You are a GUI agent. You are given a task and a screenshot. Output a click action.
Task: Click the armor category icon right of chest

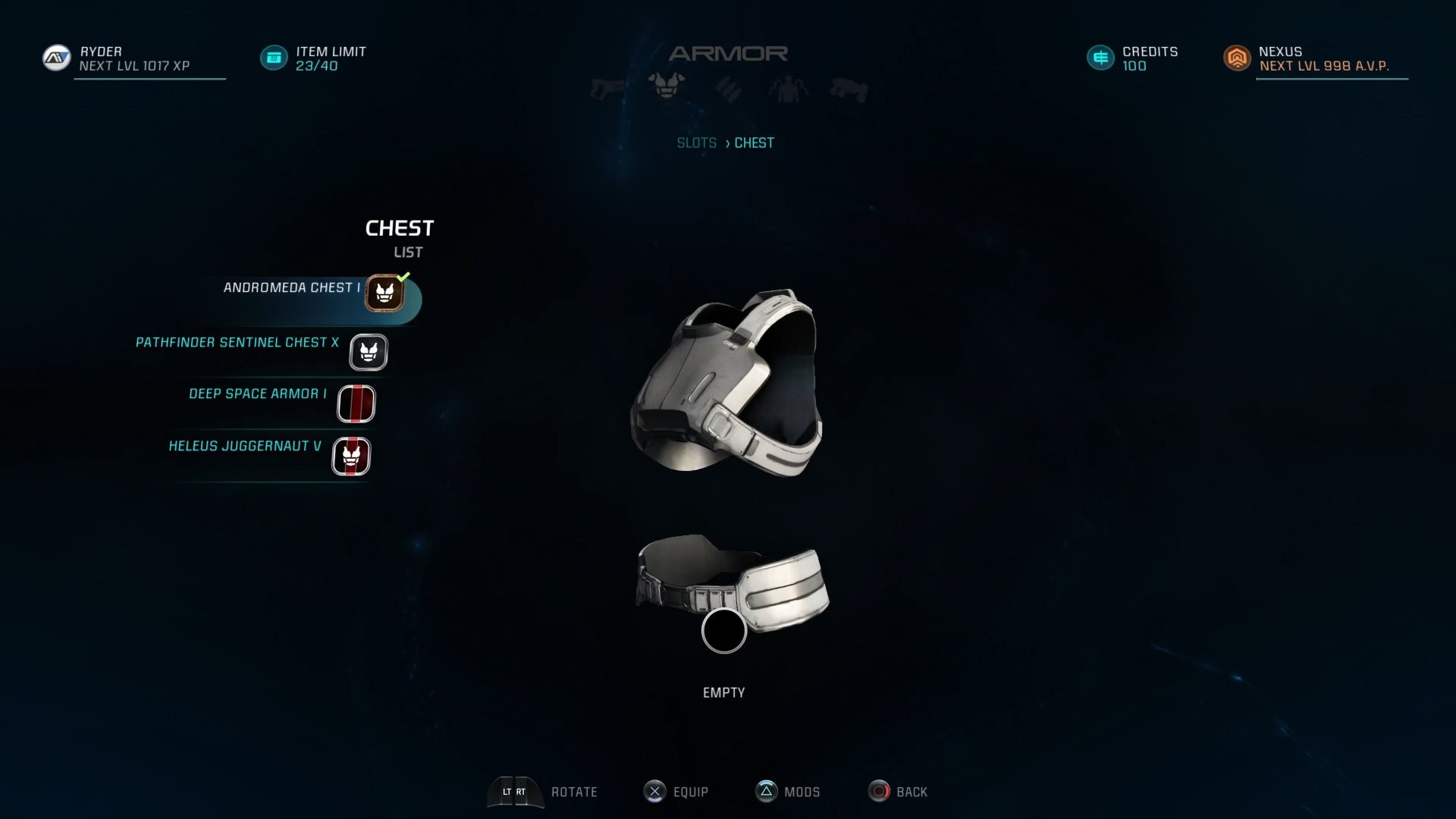tap(728, 87)
